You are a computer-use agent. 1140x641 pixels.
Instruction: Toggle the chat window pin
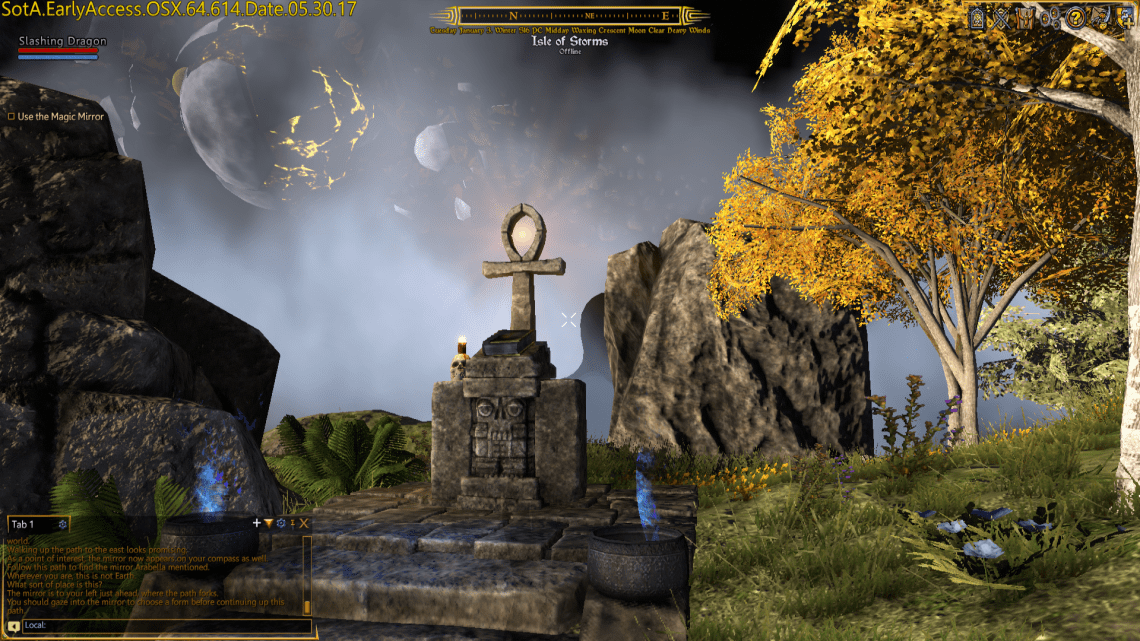pyautogui.click(x=293, y=523)
